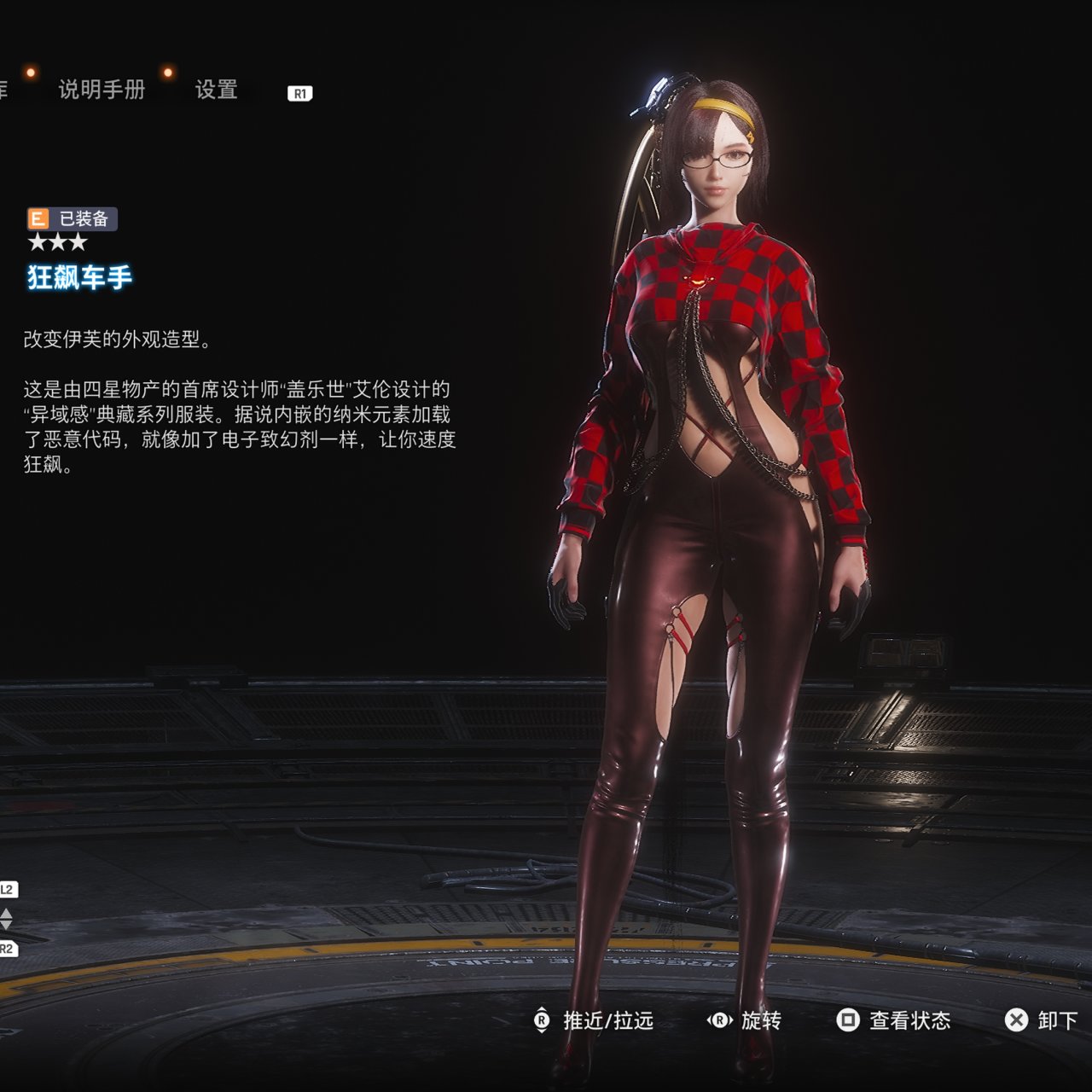This screenshot has height=1092, width=1092.
Task: Expand the item description panel text
Action: pyautogui.click(x=239, y=418)
